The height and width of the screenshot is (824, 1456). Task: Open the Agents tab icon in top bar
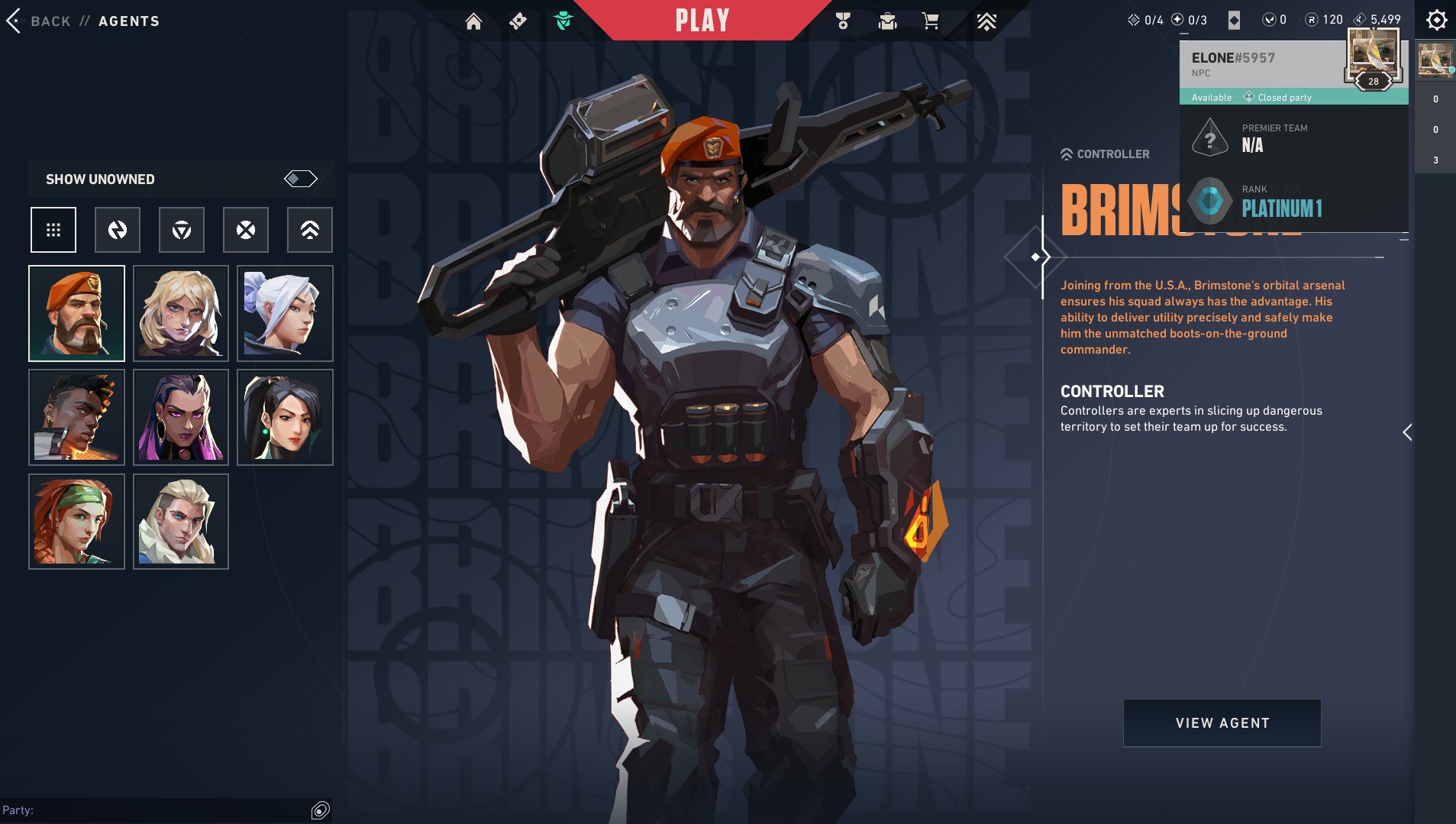(563, 21)
